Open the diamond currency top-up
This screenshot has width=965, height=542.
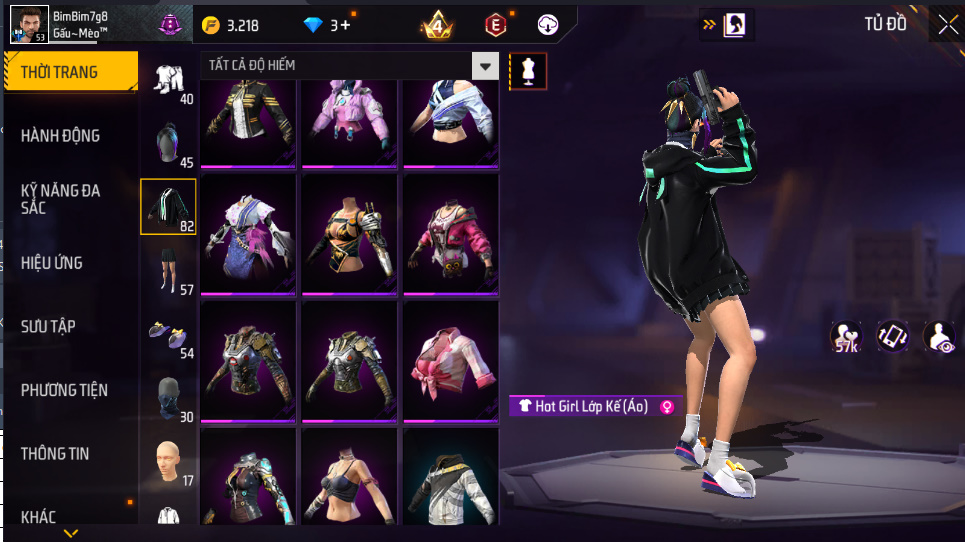pyautogui.click(x=330, y=25)
